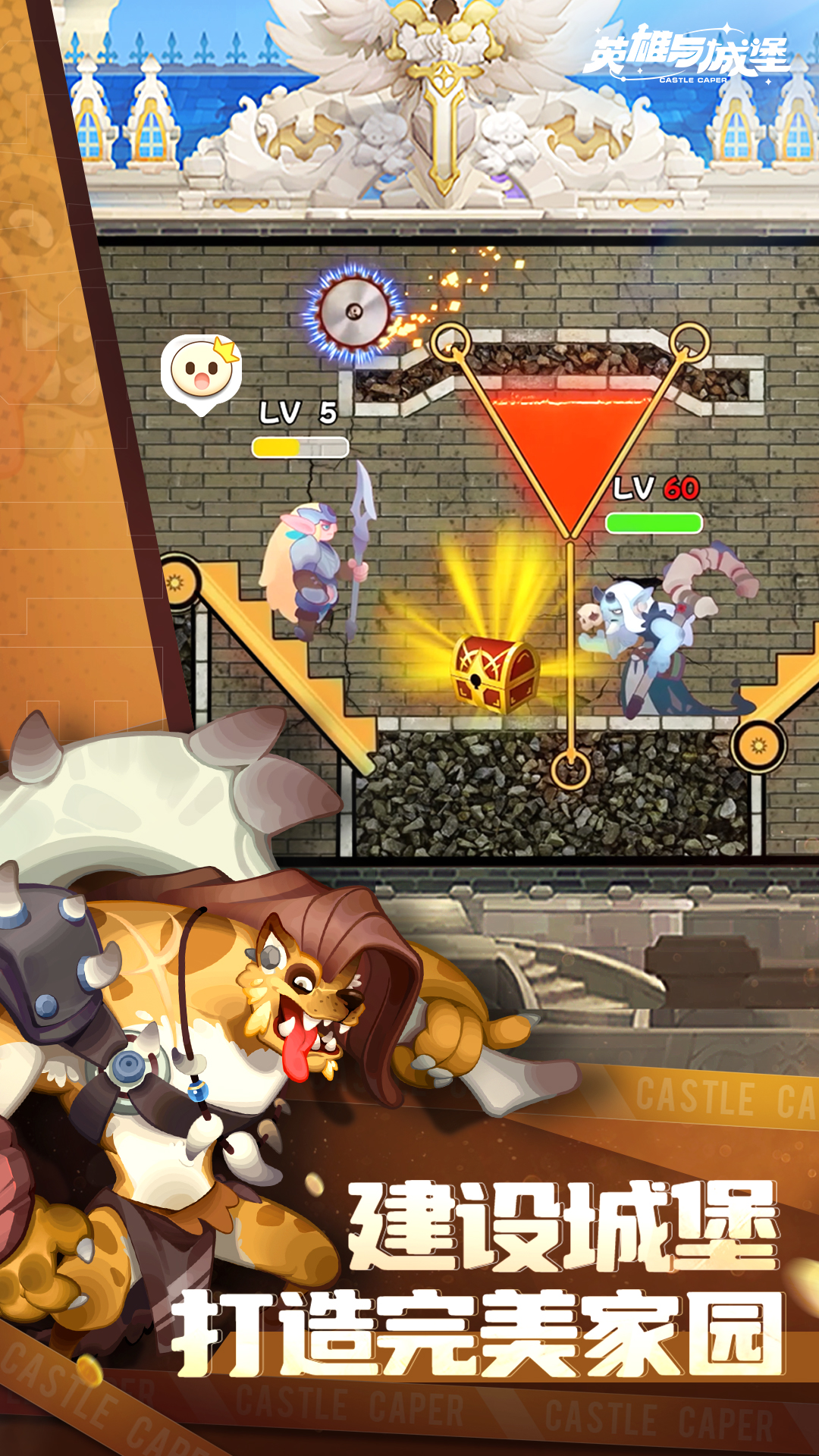The image size is (819, 1456).
Task: Select the sun knob below the level 60 enemy
Action: [758, 746]
